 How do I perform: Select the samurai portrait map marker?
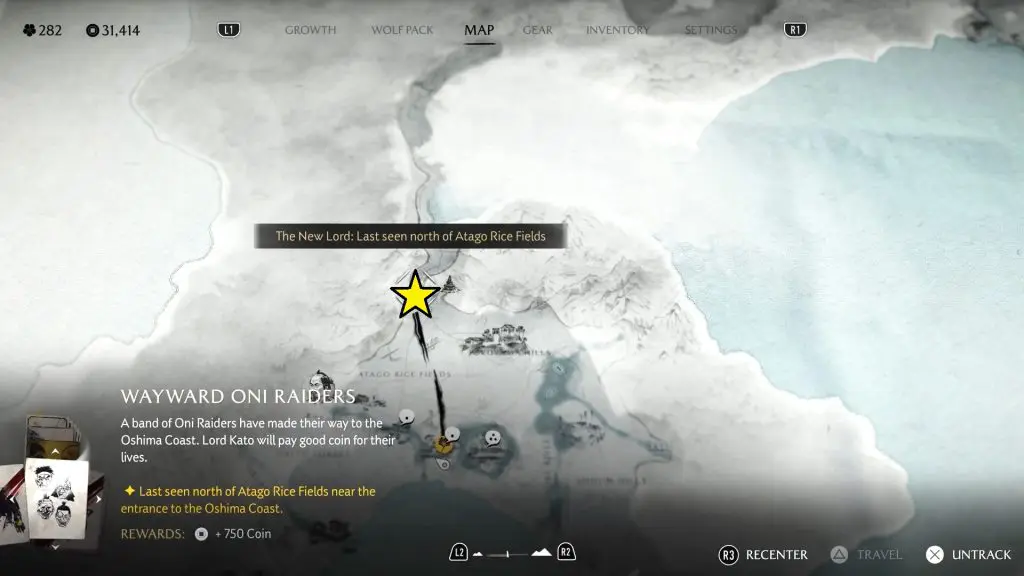(x=320, y=381)
